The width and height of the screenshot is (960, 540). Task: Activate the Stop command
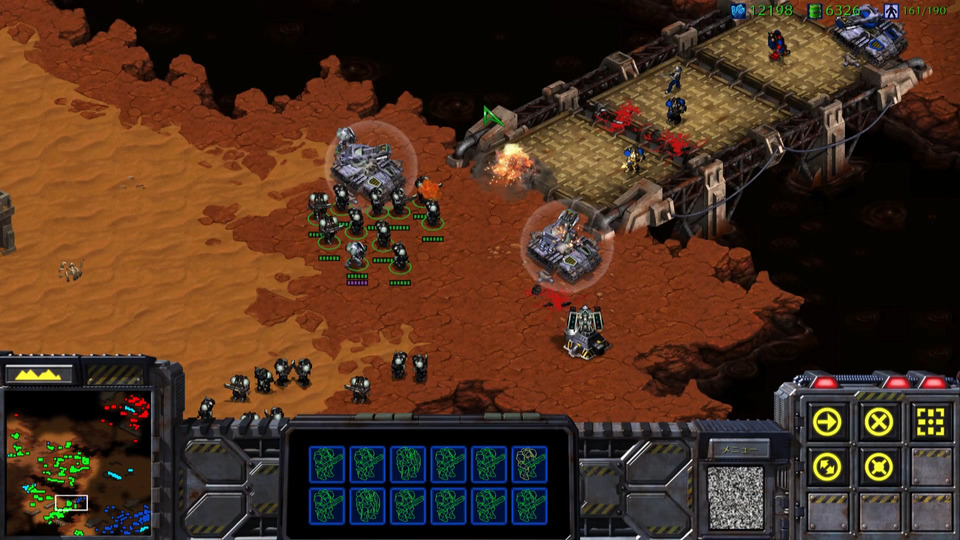878,422
